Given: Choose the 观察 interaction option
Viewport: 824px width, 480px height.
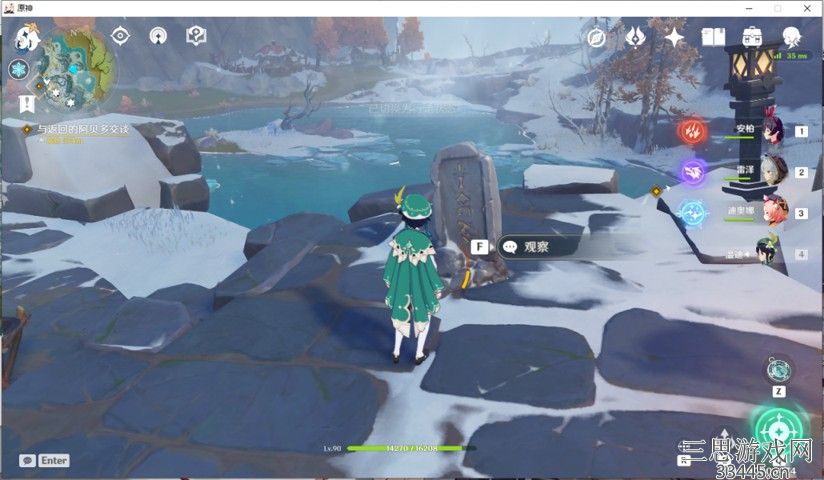Looking at the screenshot, I should click(537, 246).
